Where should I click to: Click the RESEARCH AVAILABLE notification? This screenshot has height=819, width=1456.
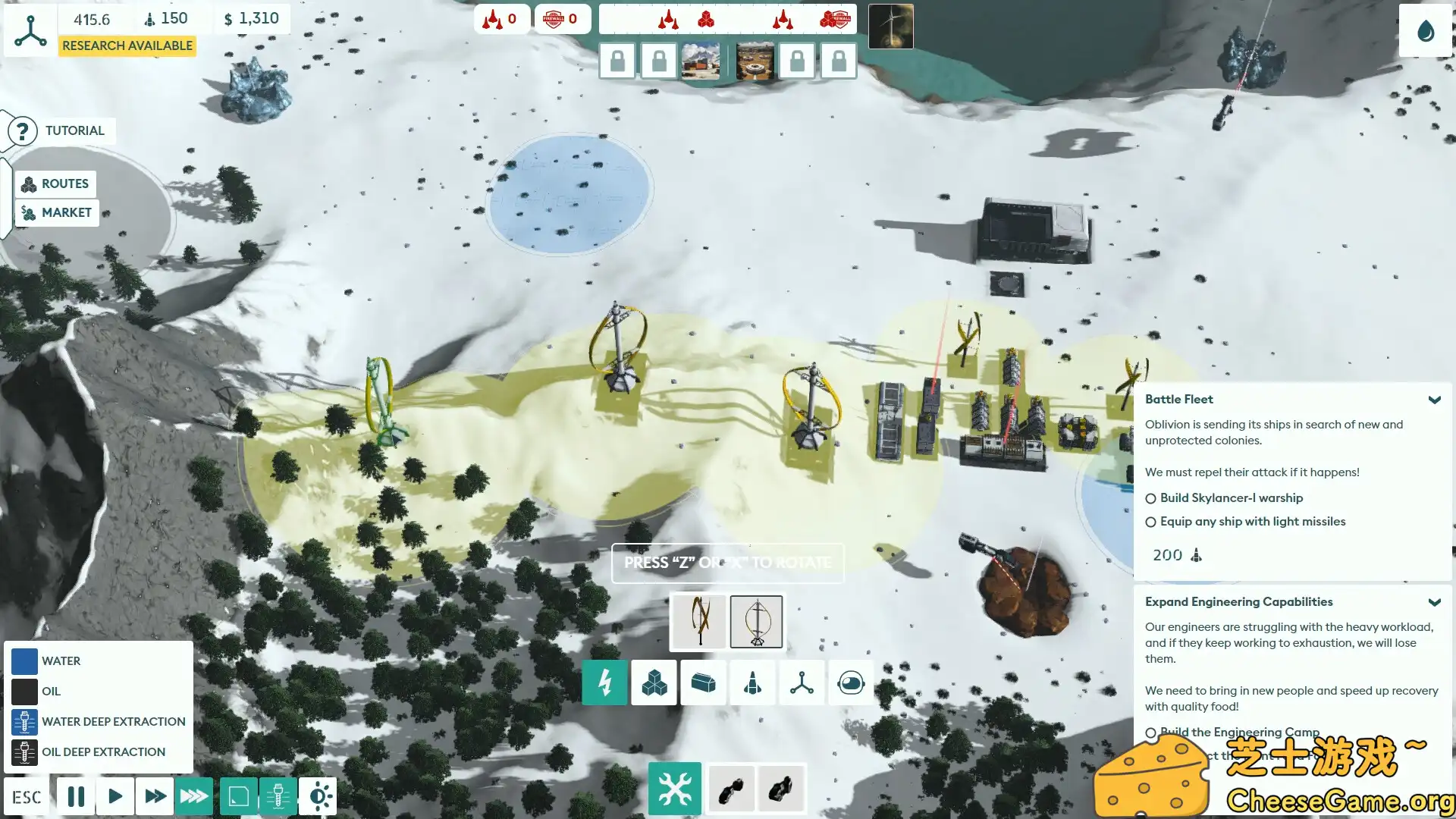(x=127, y=45)
